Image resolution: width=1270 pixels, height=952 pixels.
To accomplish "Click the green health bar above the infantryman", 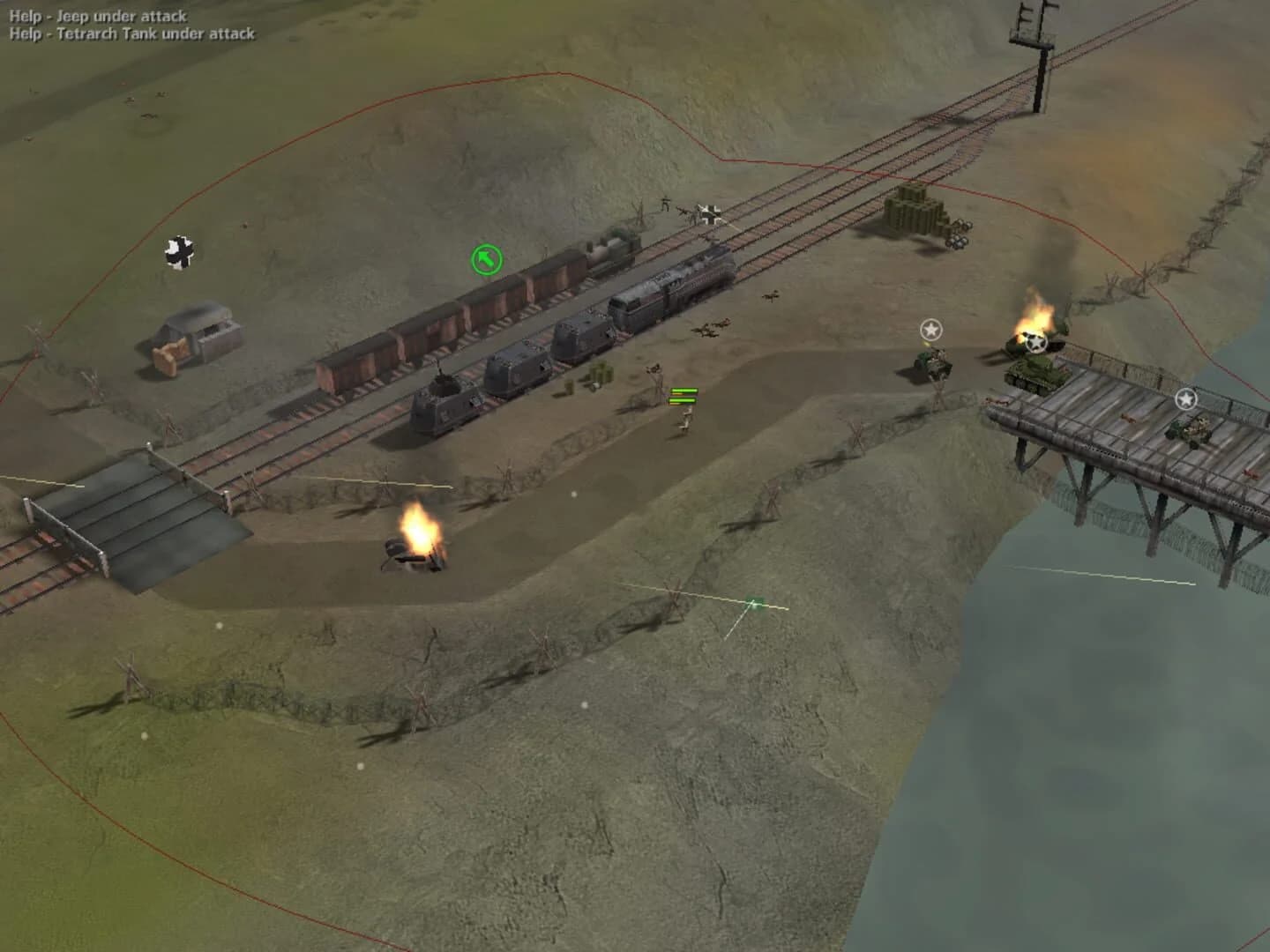I will click(x=684, y=390).
